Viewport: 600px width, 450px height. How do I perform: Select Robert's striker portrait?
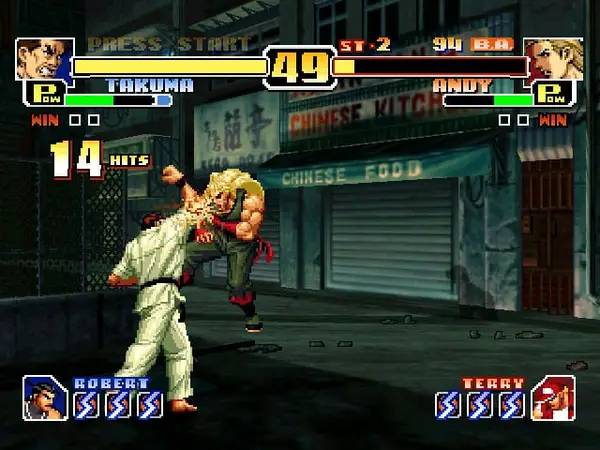pos(45,397)
